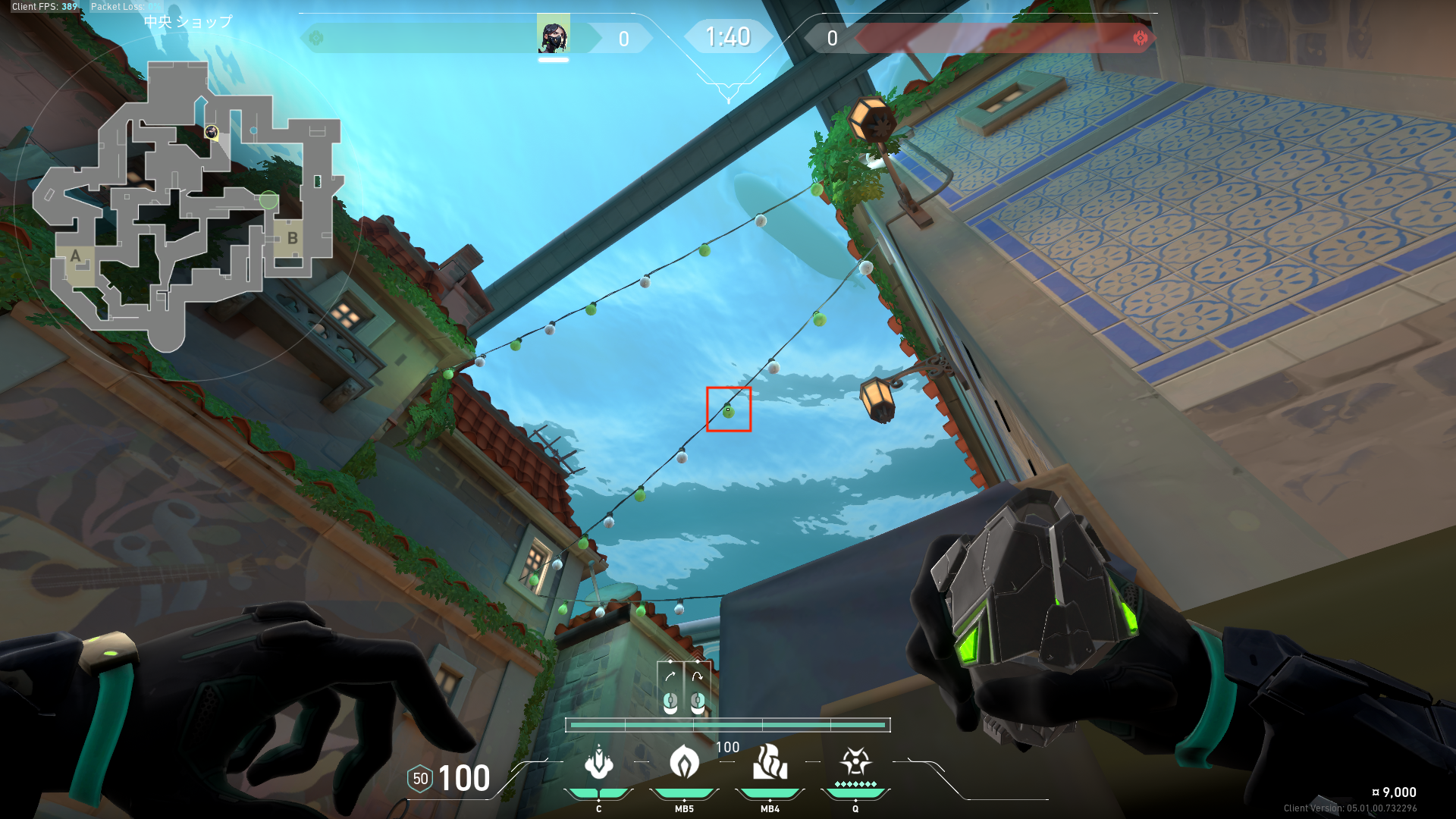Image resolution: width=1456 pixels, height=819 pixels.
Task: Trigger the Viper's Pit ultimate icon
Action: pyautogui.click(x=855, y=761)
